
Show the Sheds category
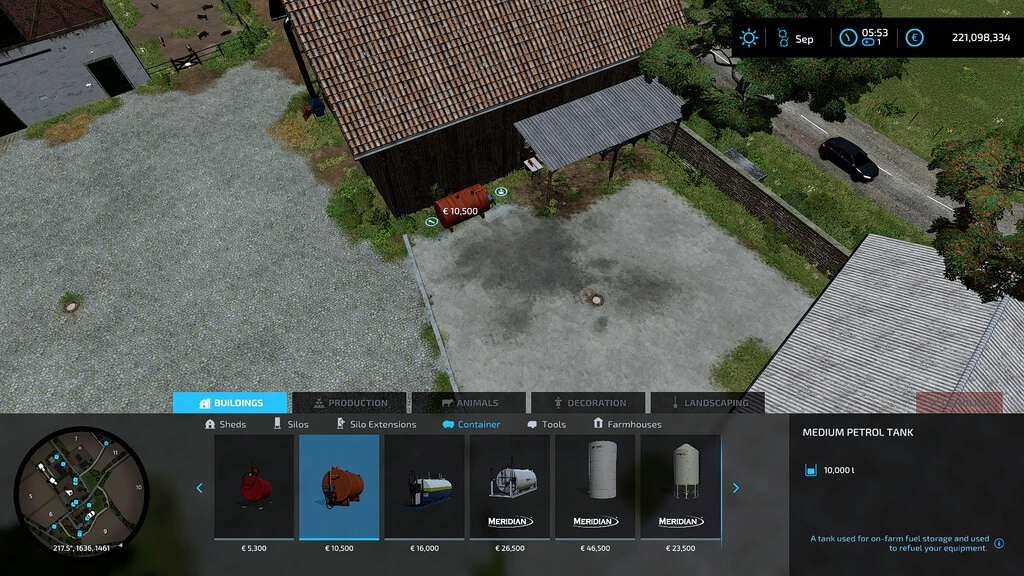click(225, 424)
